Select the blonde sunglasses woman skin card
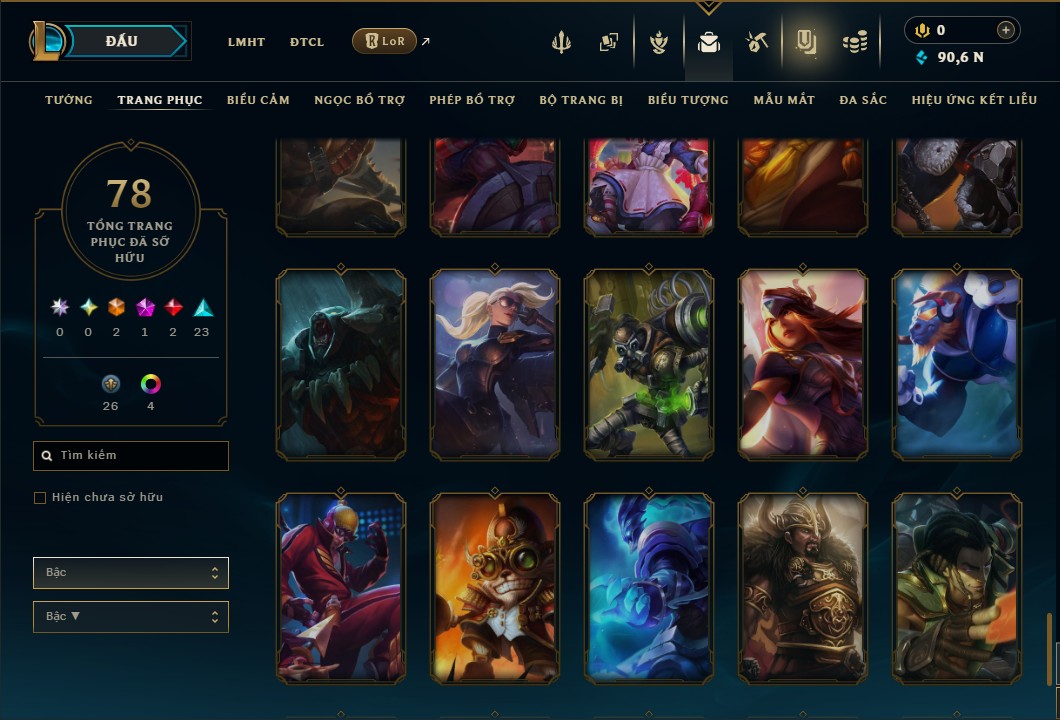 (495, 365)
